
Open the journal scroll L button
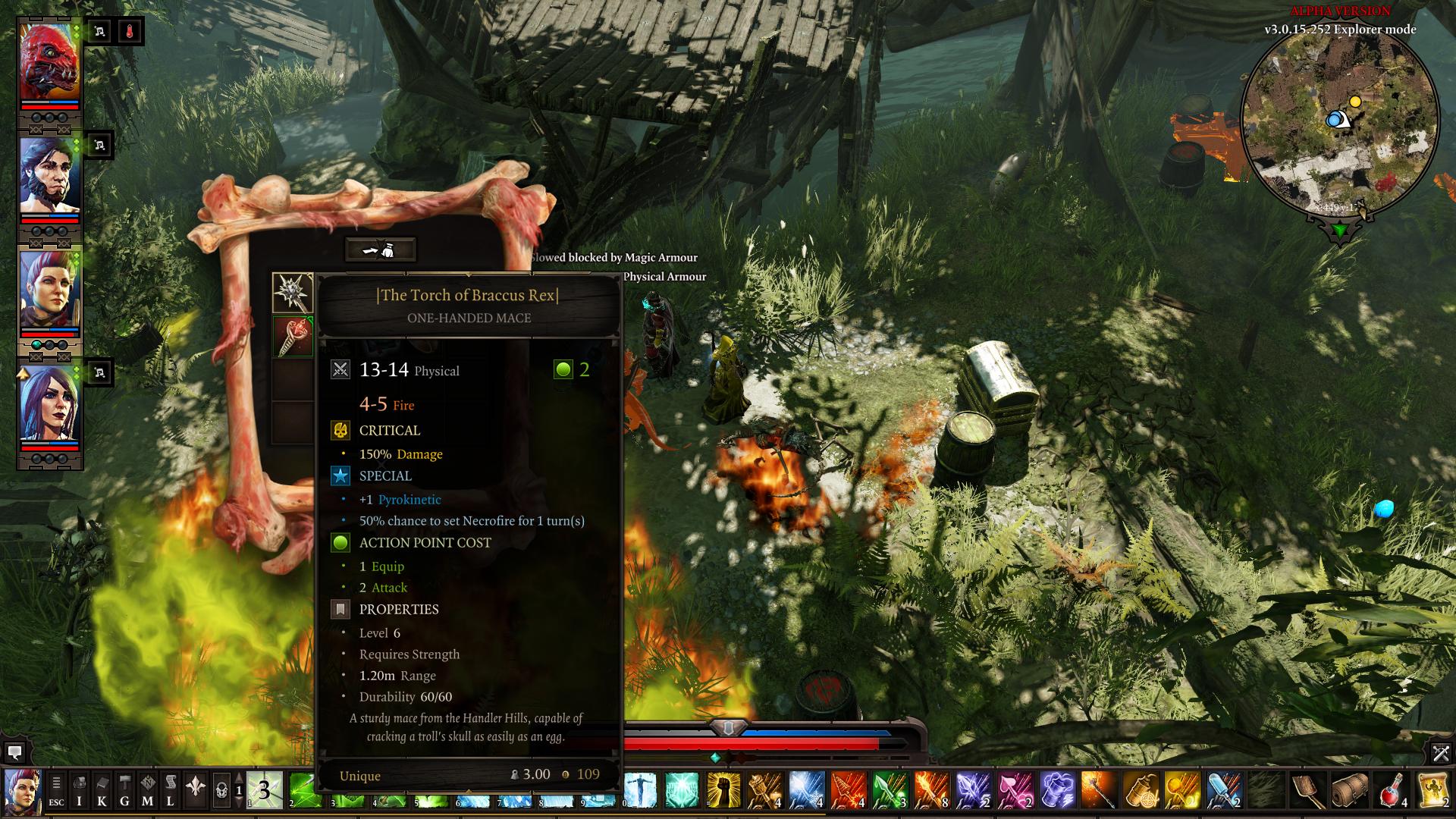coord(170,790)
